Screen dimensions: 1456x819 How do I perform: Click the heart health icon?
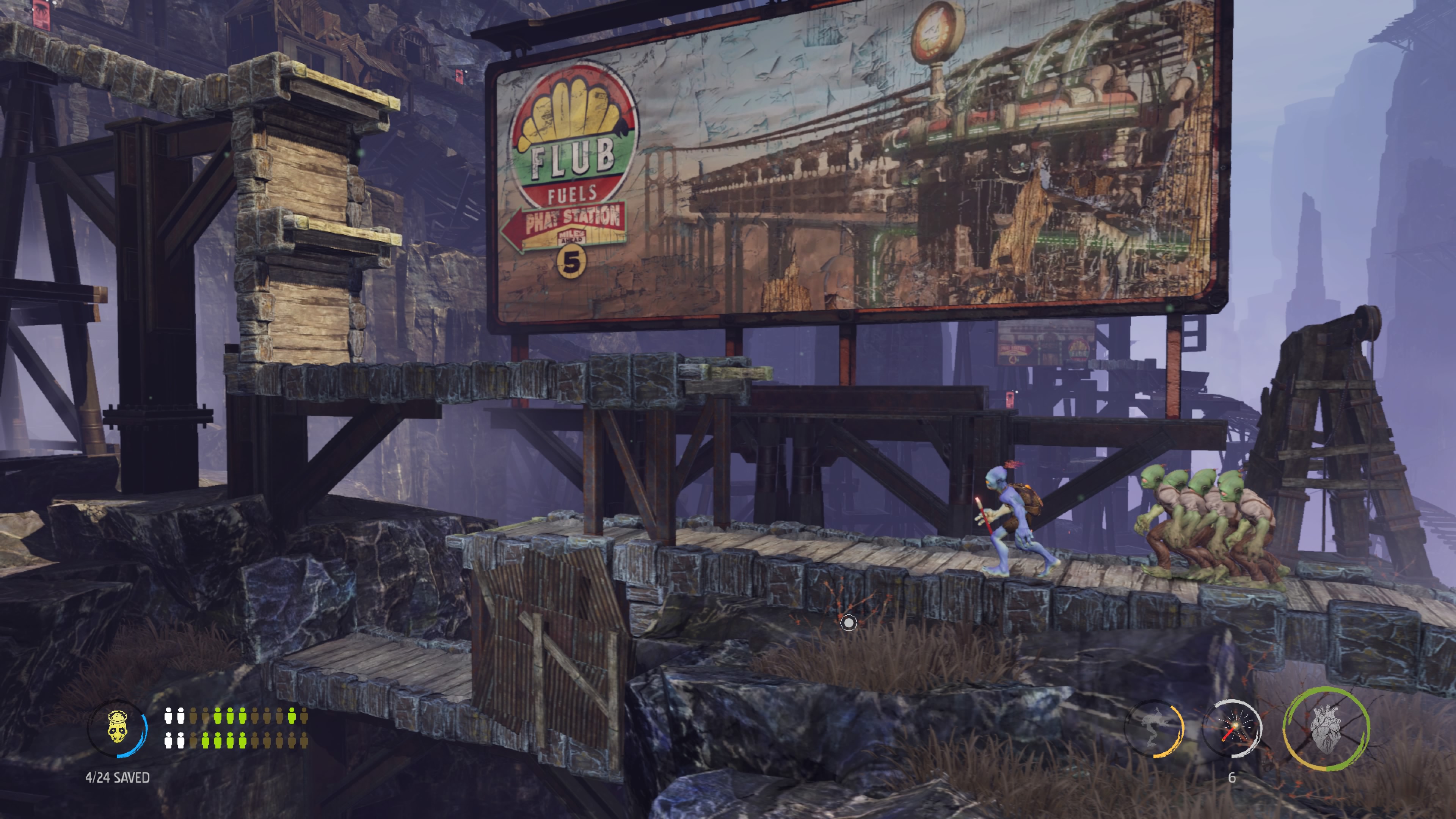(x=1326, y=728)
